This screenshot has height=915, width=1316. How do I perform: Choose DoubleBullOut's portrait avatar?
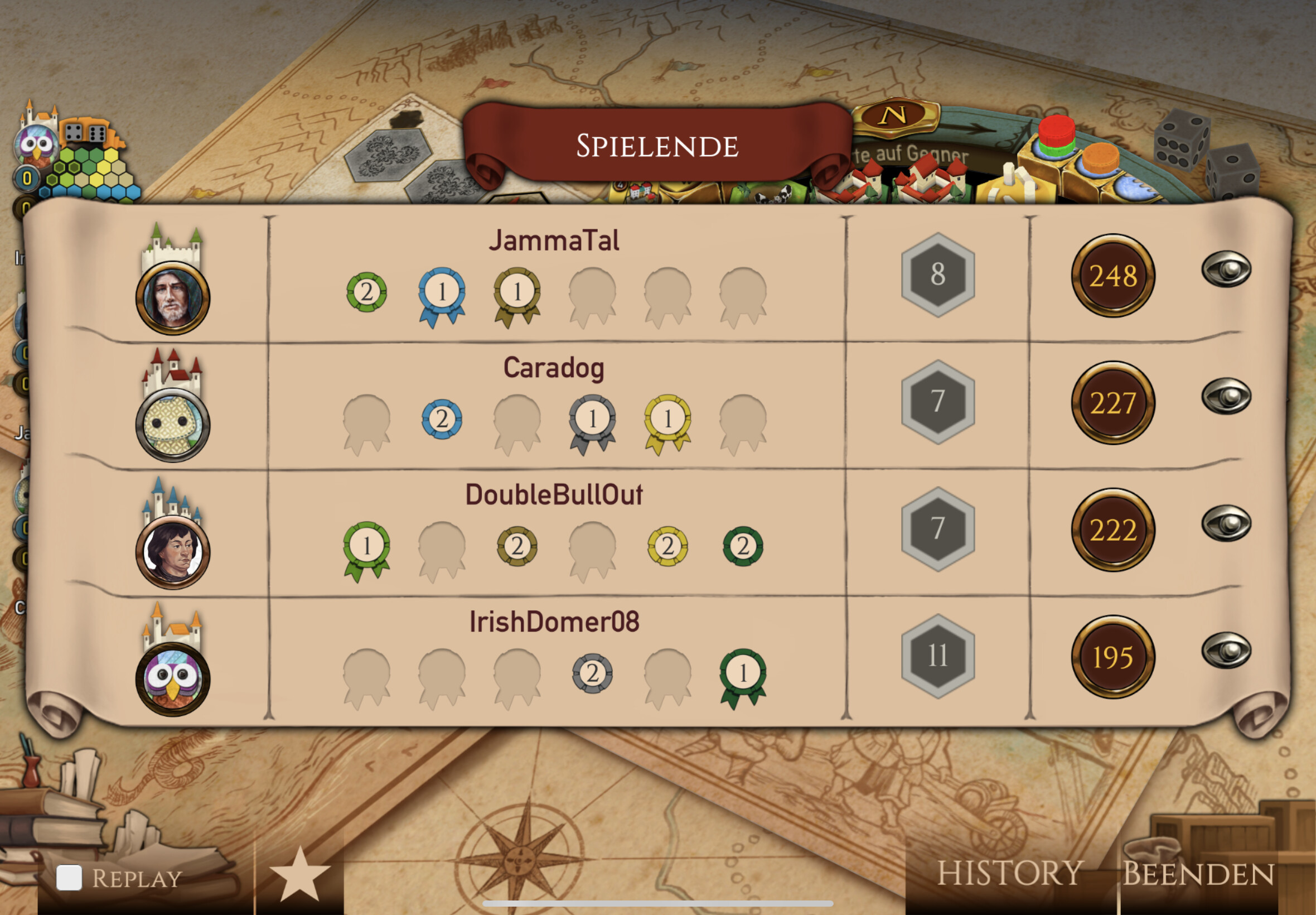tap(172, 553)
